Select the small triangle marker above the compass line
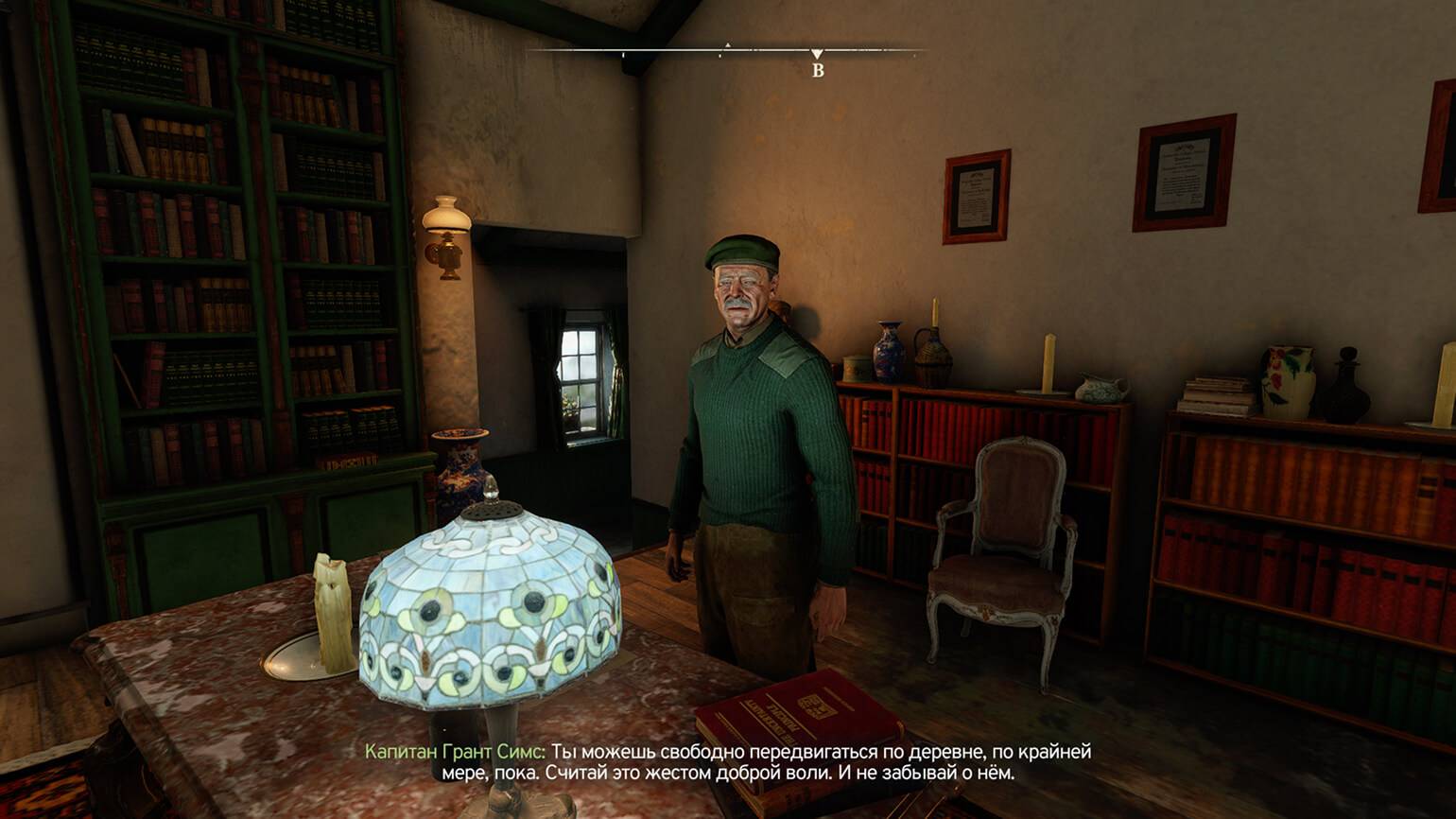This screenshot has width=1456, height=819. (727, 44)
